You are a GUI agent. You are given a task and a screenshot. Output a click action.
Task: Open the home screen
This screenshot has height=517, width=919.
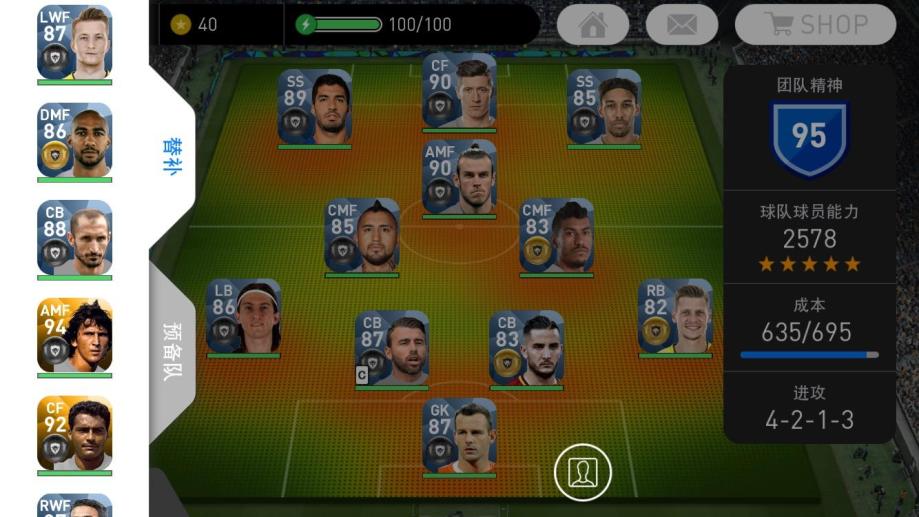tap(592, 25)
